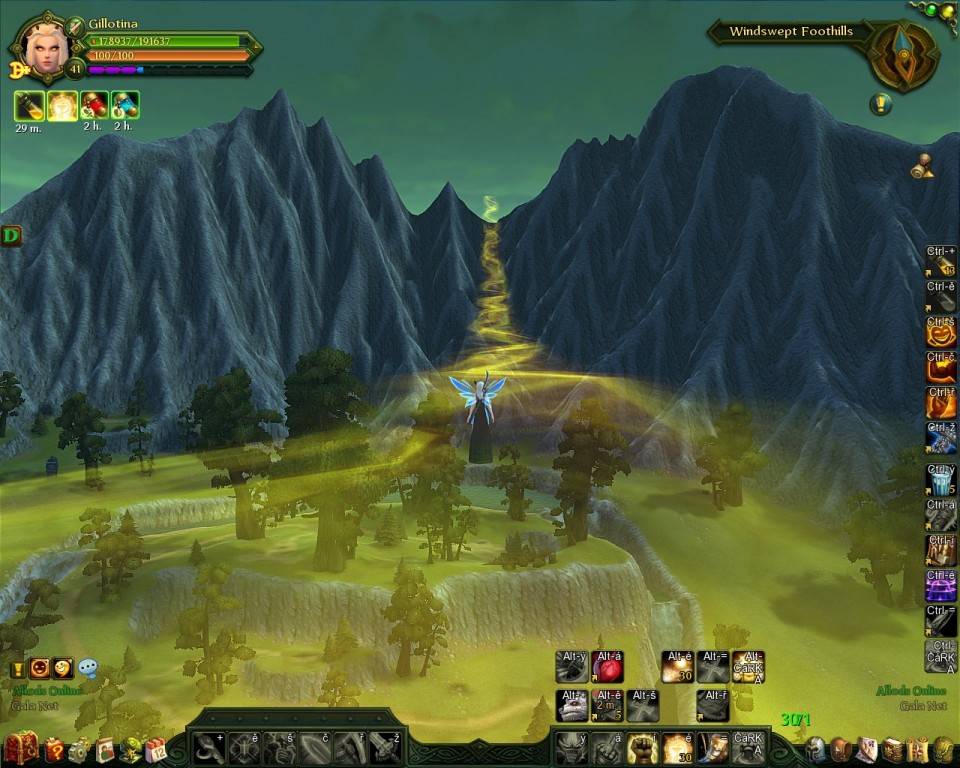Use the red apple item on Alt bar

click(x=607, y=666)
